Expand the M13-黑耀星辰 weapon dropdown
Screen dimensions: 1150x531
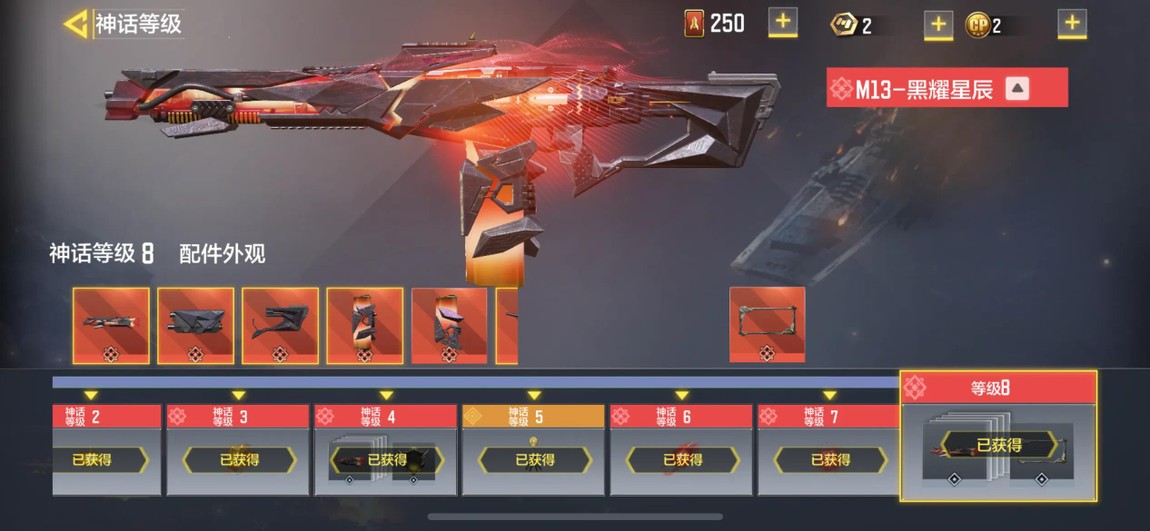coord(1017,89)
